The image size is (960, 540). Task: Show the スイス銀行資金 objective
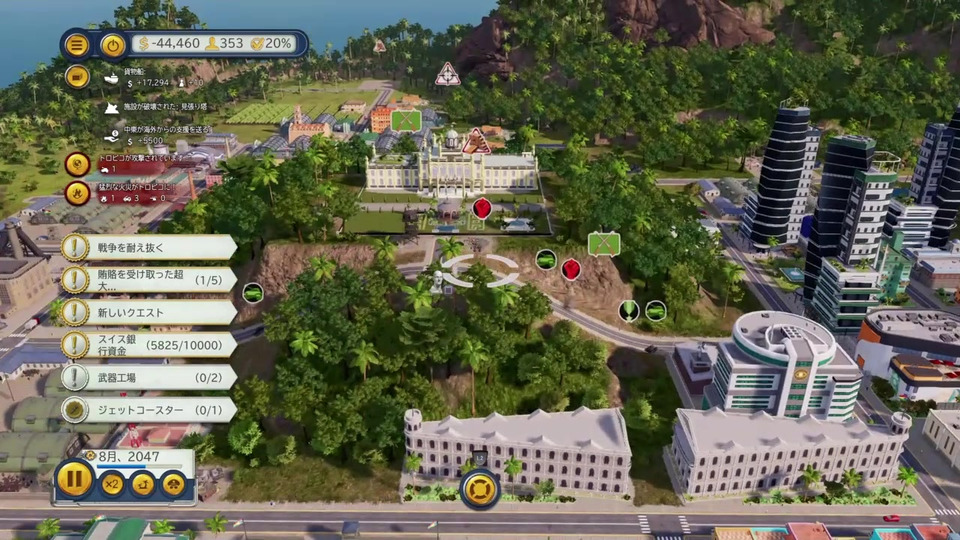point(148,345)
